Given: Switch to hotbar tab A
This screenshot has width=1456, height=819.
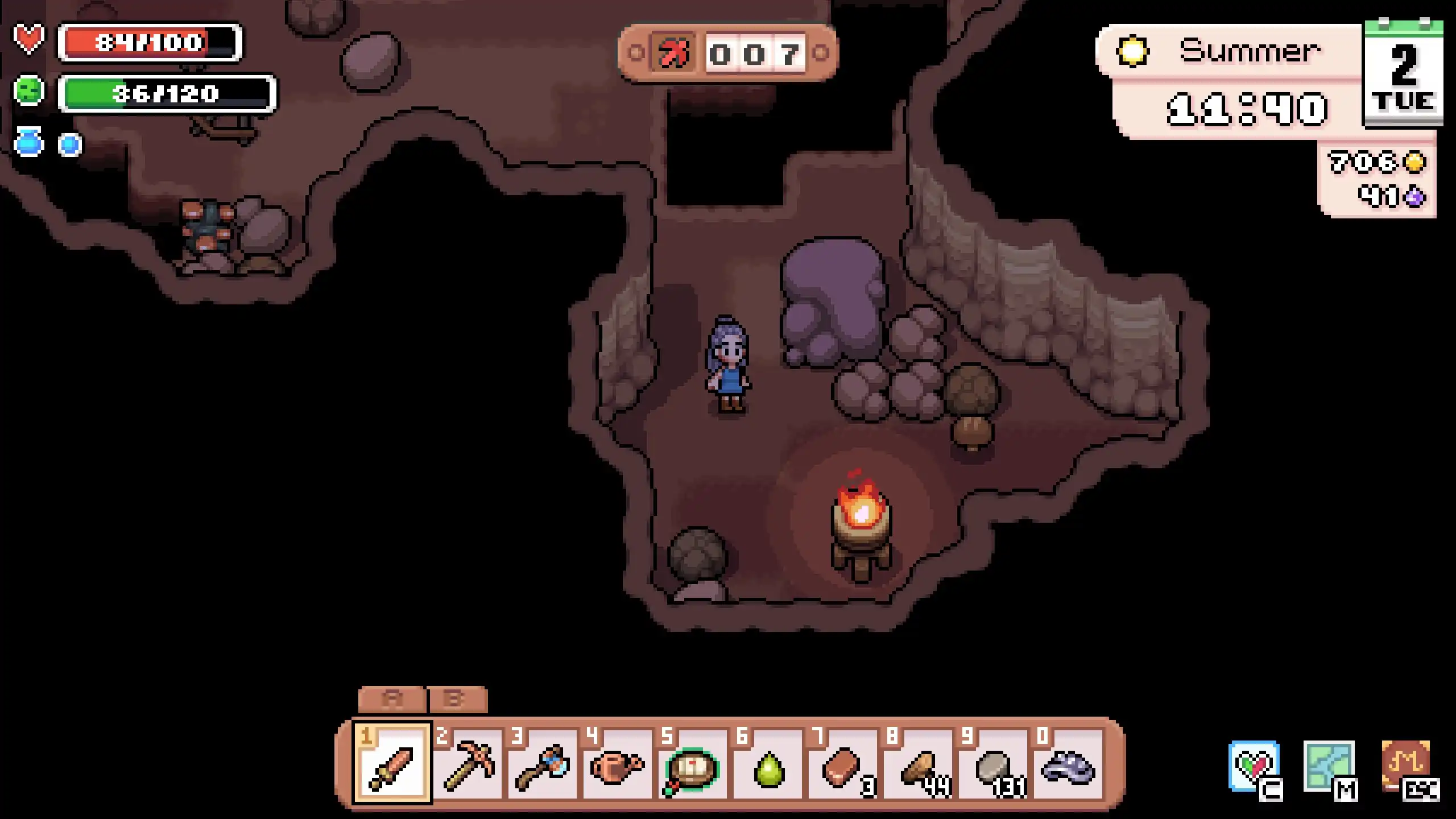Looking at the screenshot, I should point(392,700).
